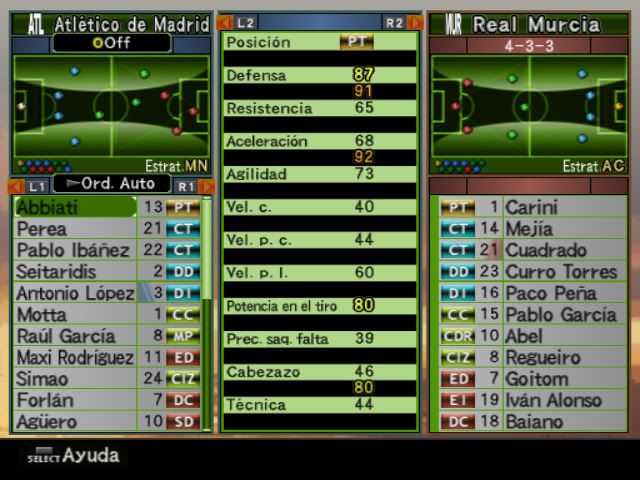This screenshot has width=640, height=480.
Task: Click the left arrow above stats panel
Action: click(225, 22)
